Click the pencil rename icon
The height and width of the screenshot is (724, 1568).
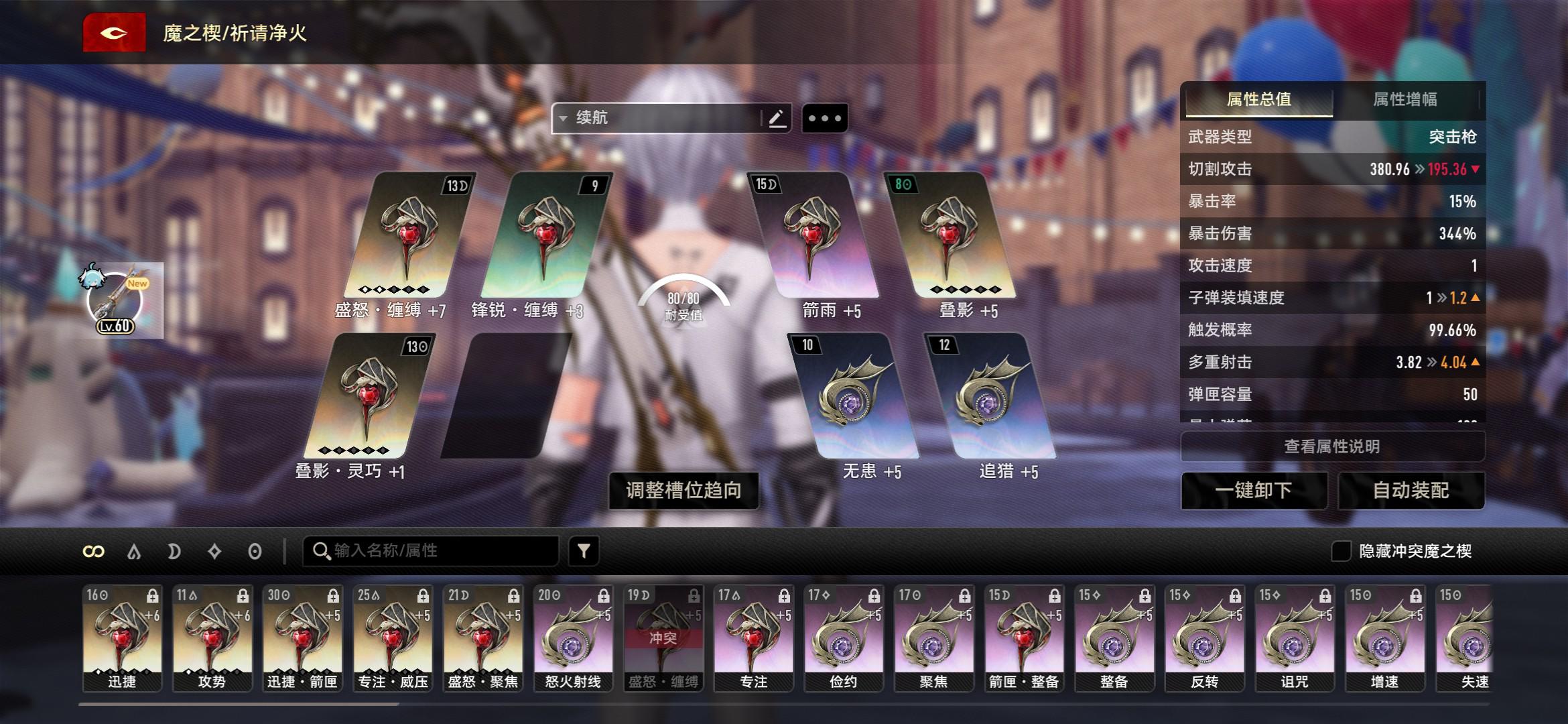[x=777, y=119]
